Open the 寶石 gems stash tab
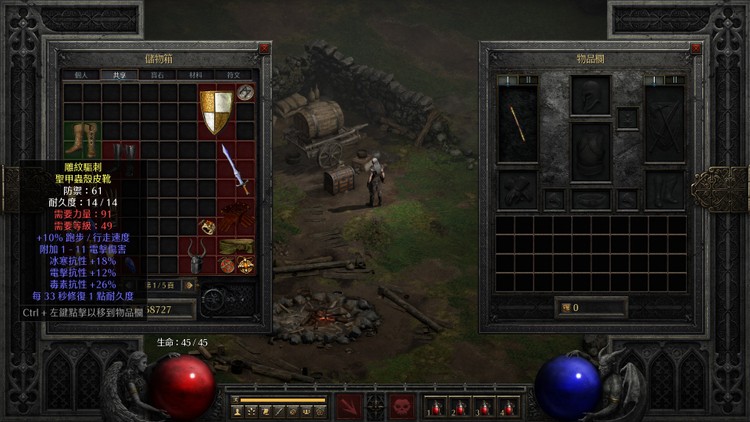Viewport: 750px width, 422px height. tap(158, 74)
